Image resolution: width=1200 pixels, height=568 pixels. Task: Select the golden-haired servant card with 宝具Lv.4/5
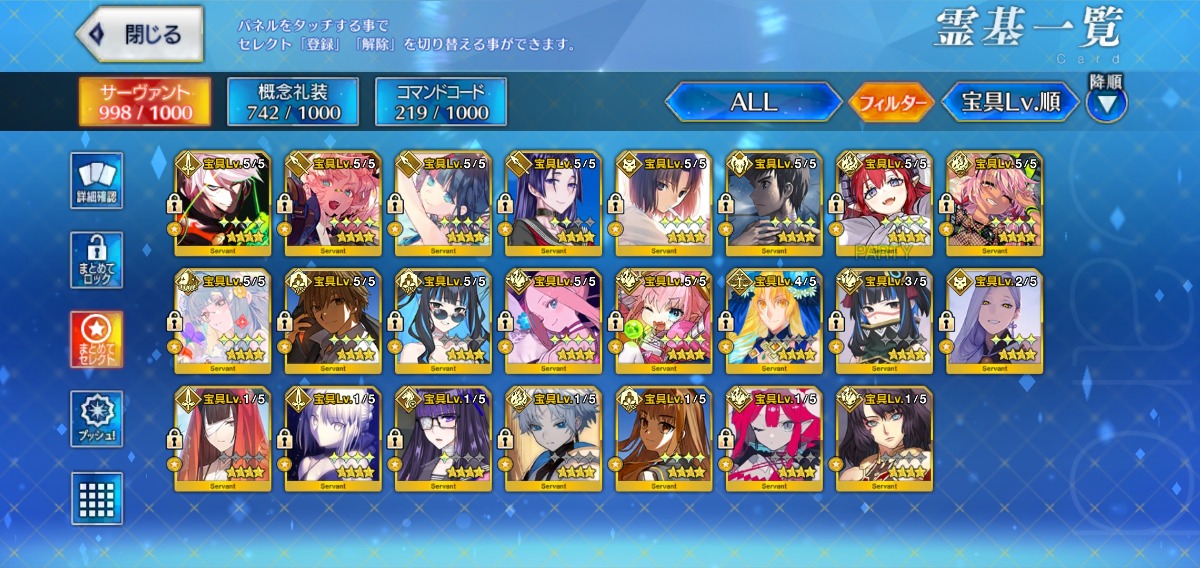775,320
